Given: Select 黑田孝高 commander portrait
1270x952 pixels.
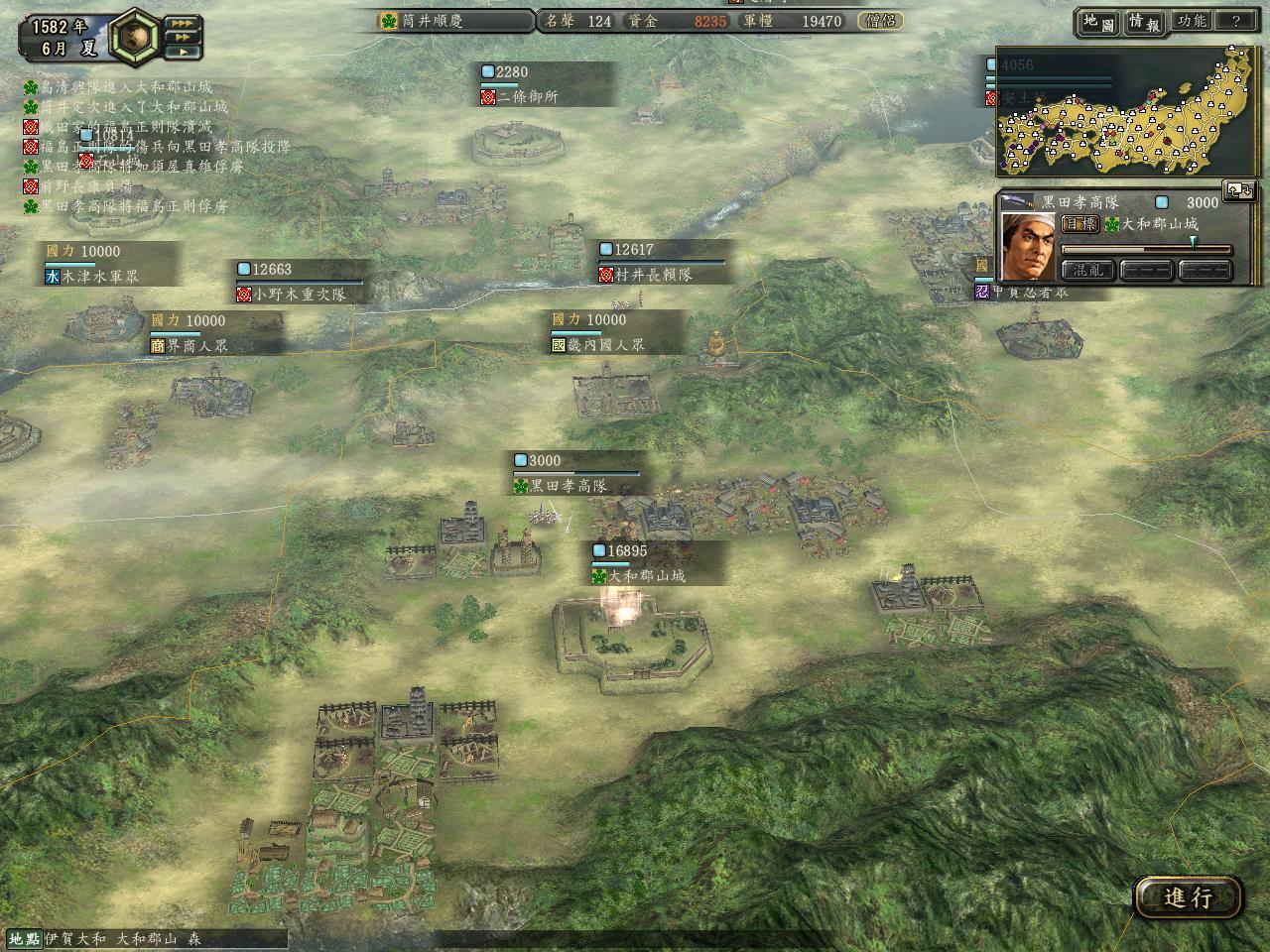Looking at the screenshot, I should click(1028, 245).
